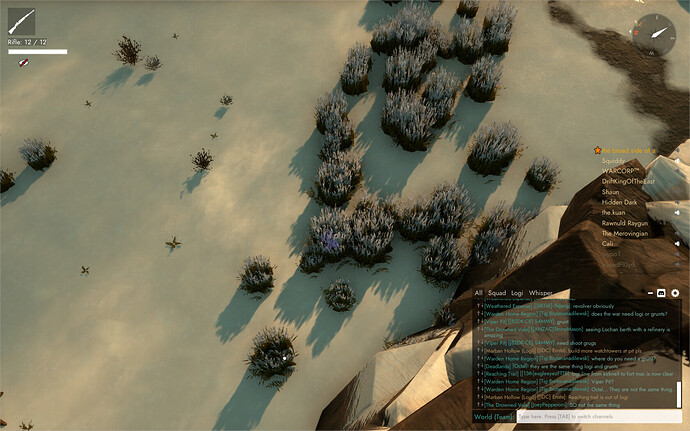The width and height of the screenshot is (690, 431).
Task: Open the Squad chat tab
Action: (497, 293)
